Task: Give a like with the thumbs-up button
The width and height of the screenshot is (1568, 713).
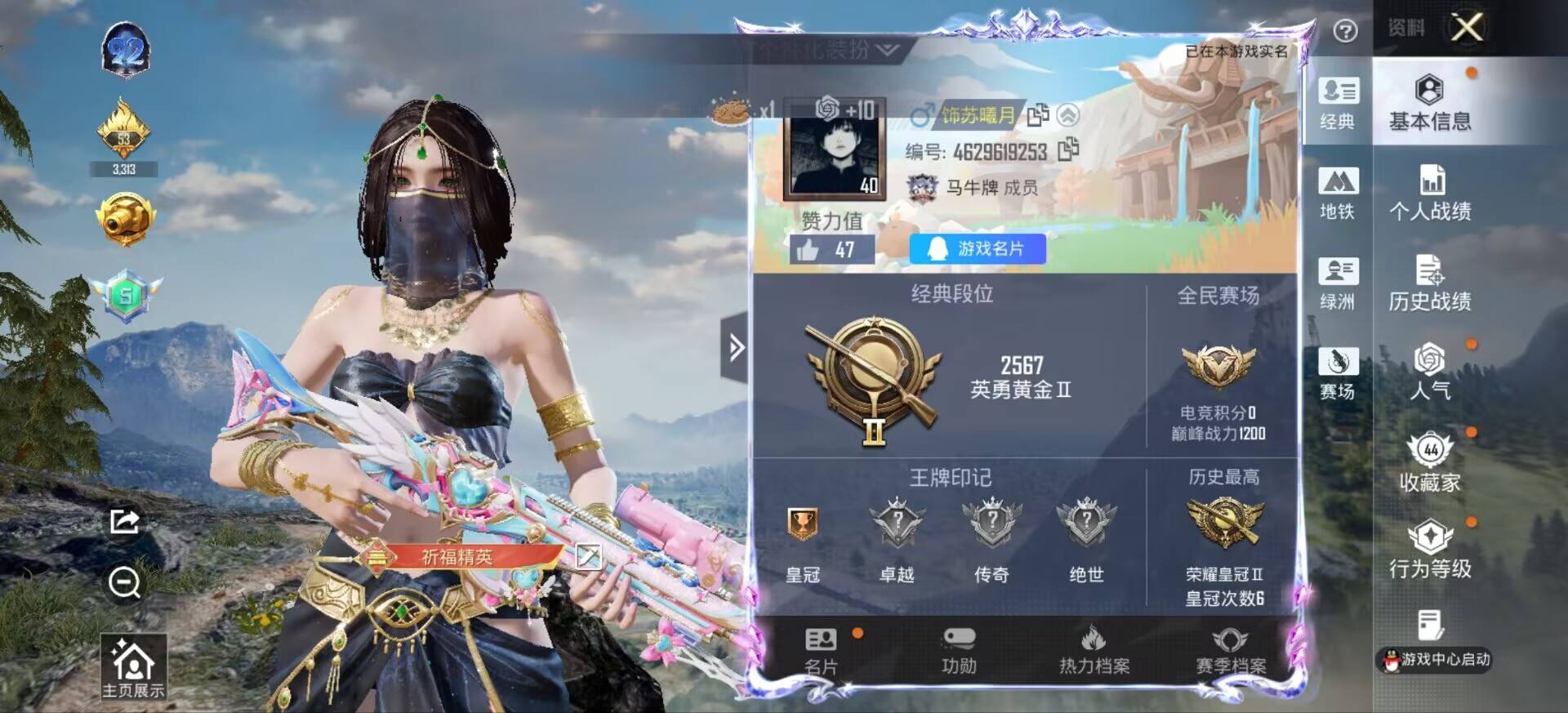Action: point(808,250)
